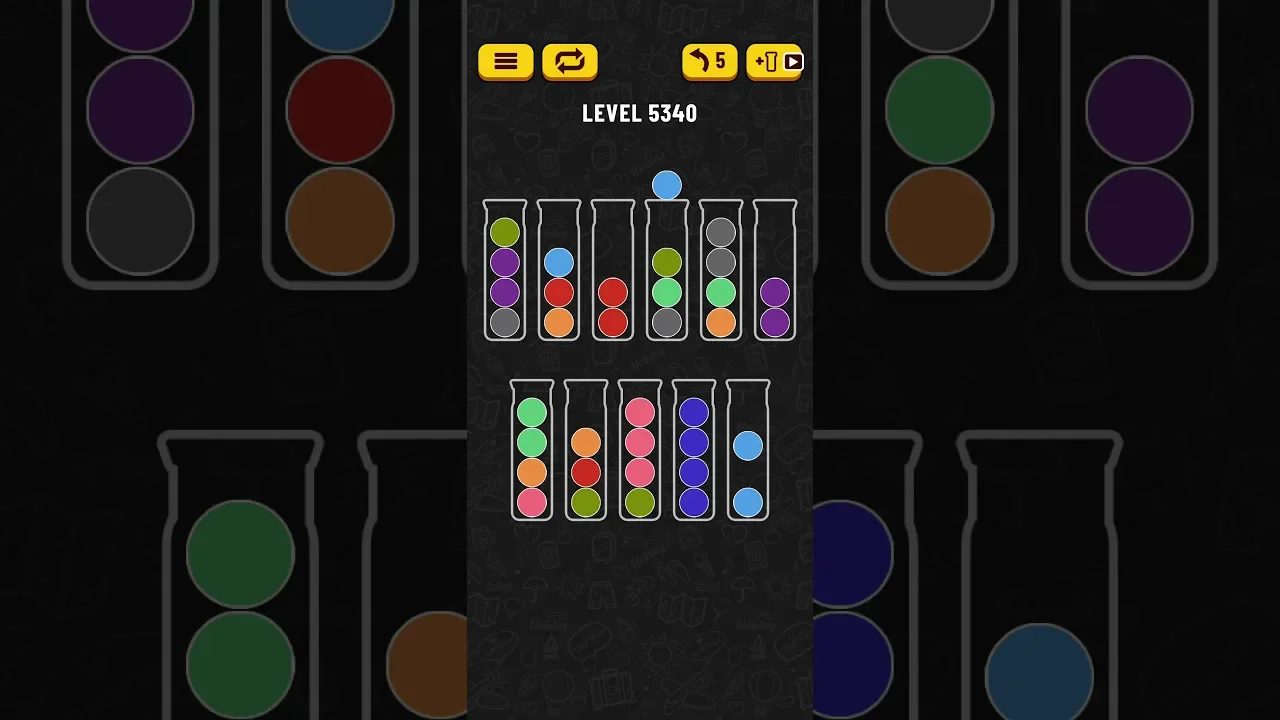
Task: Select the tube filled with four dark blue balls
Action: coord(694,451)
